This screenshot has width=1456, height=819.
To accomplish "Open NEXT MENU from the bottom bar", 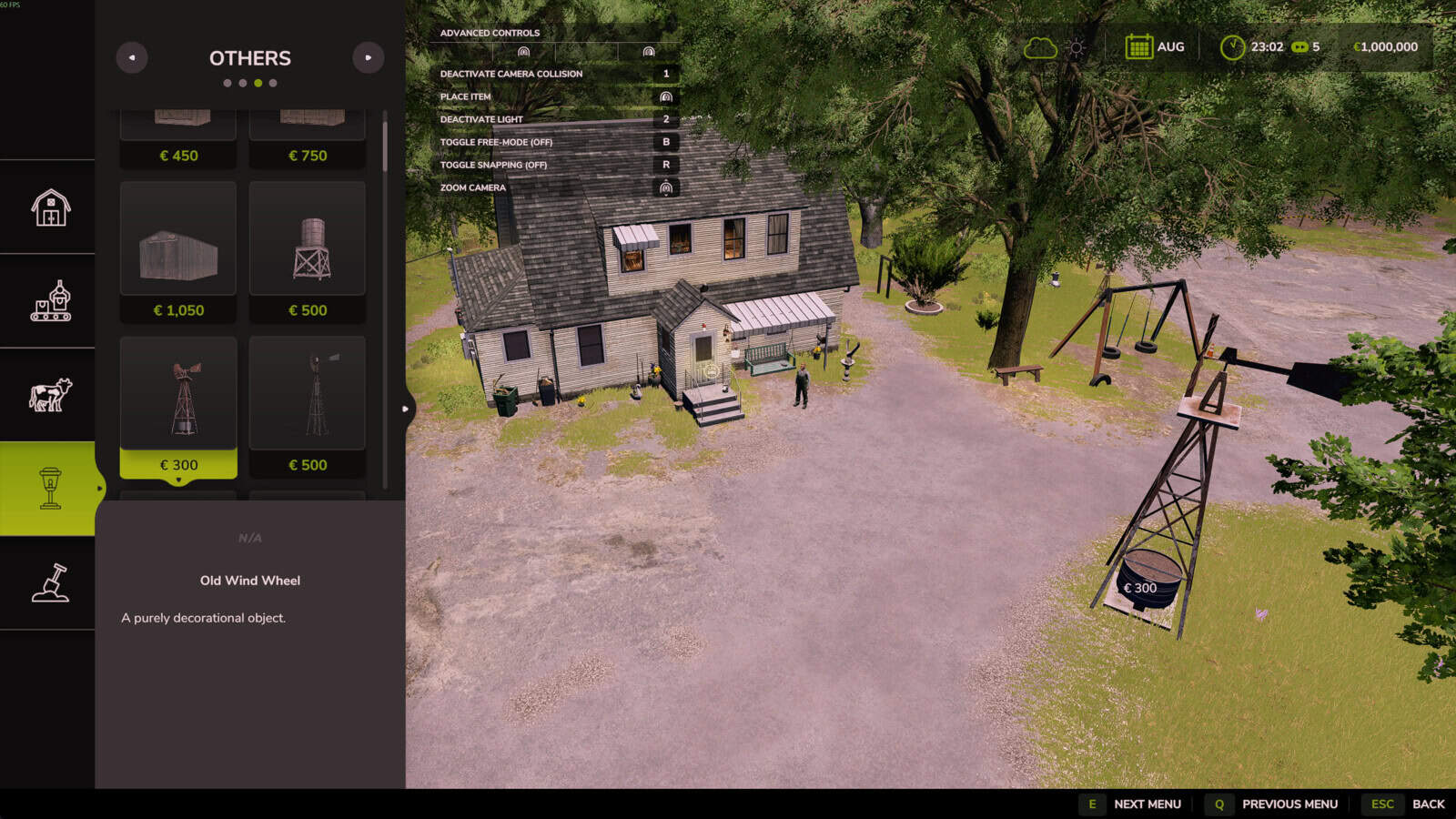I will click(x=1148, y=804).
